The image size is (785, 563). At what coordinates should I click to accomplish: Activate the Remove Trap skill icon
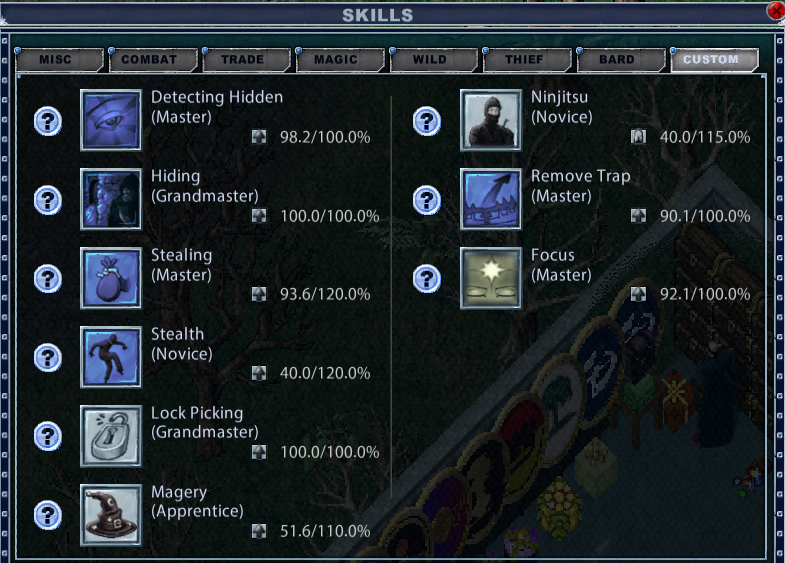pos(491,199)
